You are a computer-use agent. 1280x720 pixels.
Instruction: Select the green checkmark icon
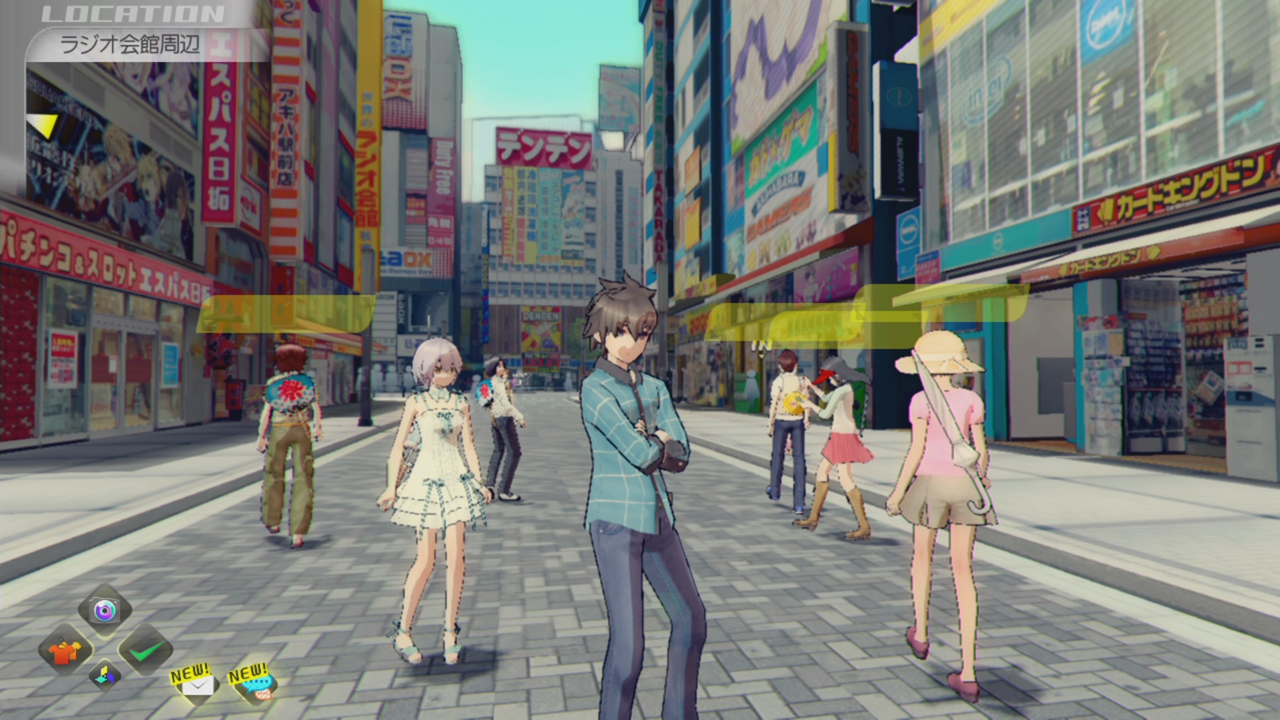tap(145, 651)
